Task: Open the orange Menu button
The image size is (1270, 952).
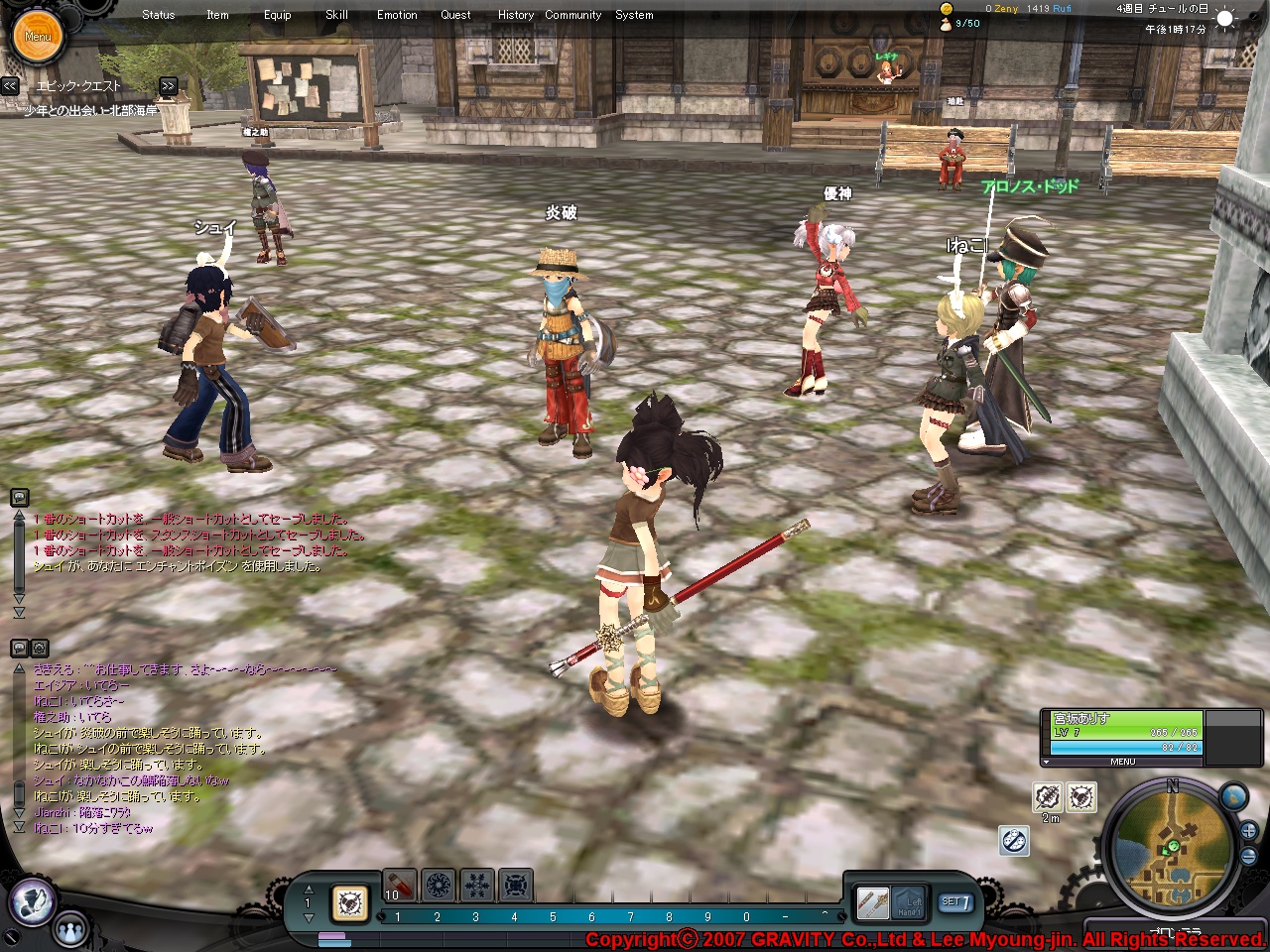Action: pos(38,36)
